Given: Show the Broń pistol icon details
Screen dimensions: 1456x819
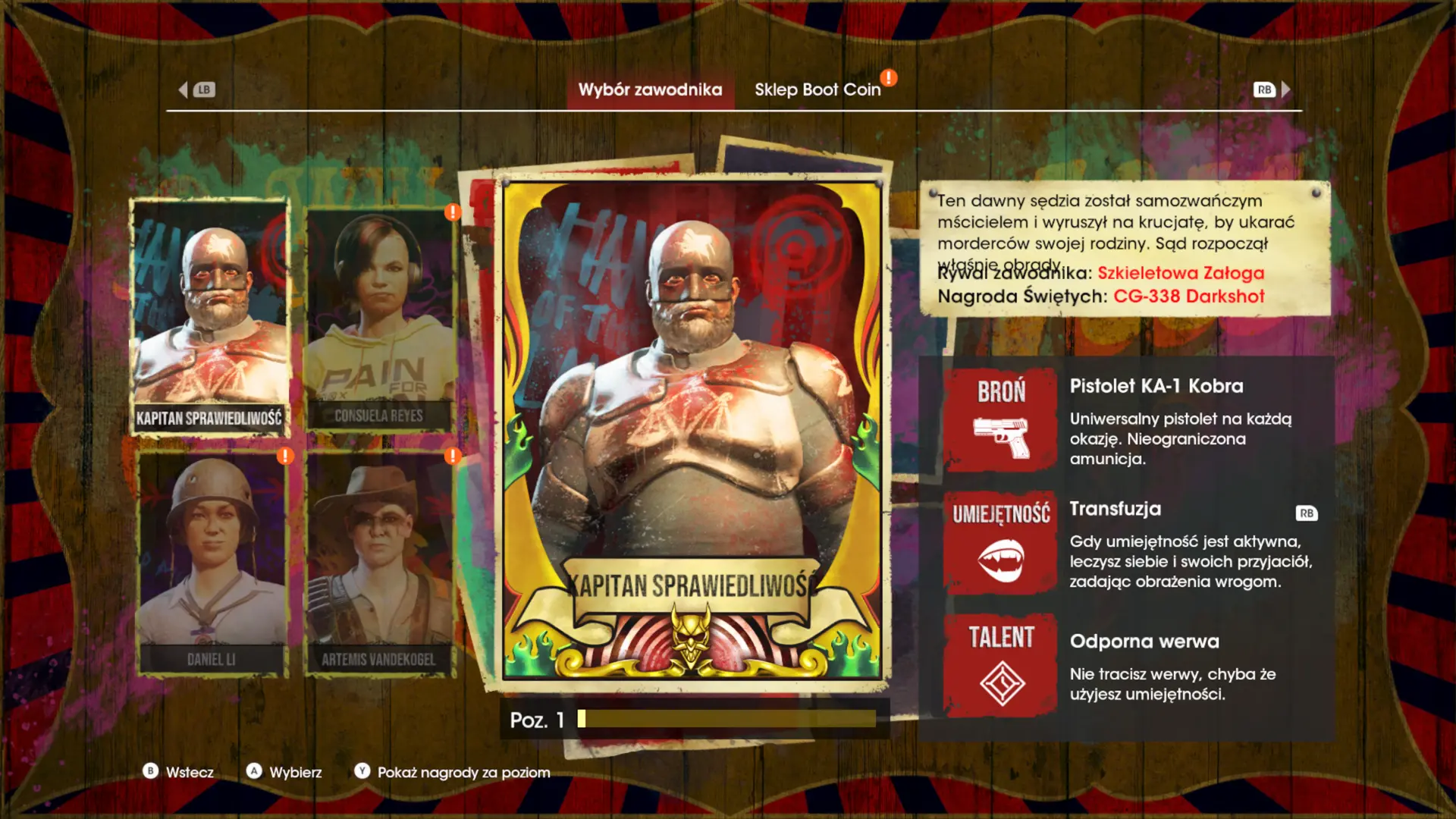Looking at the screenshot, I should point(1000,420).
